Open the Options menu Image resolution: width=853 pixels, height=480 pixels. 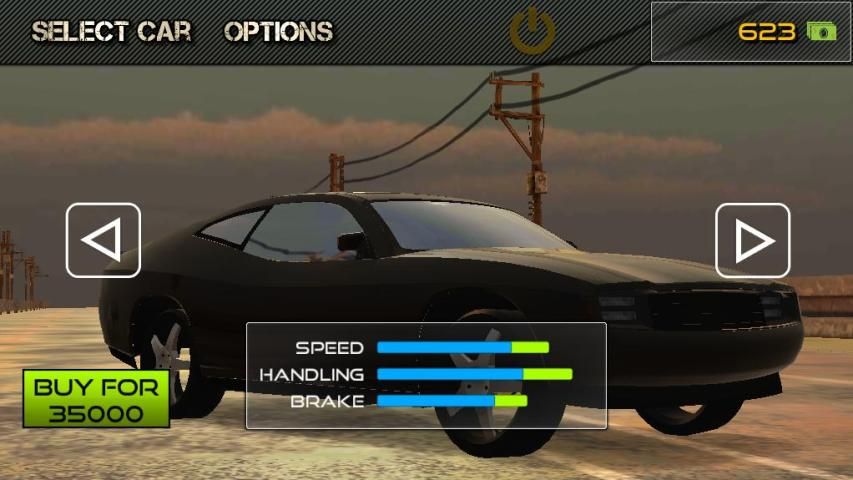[x=278, y=32]
